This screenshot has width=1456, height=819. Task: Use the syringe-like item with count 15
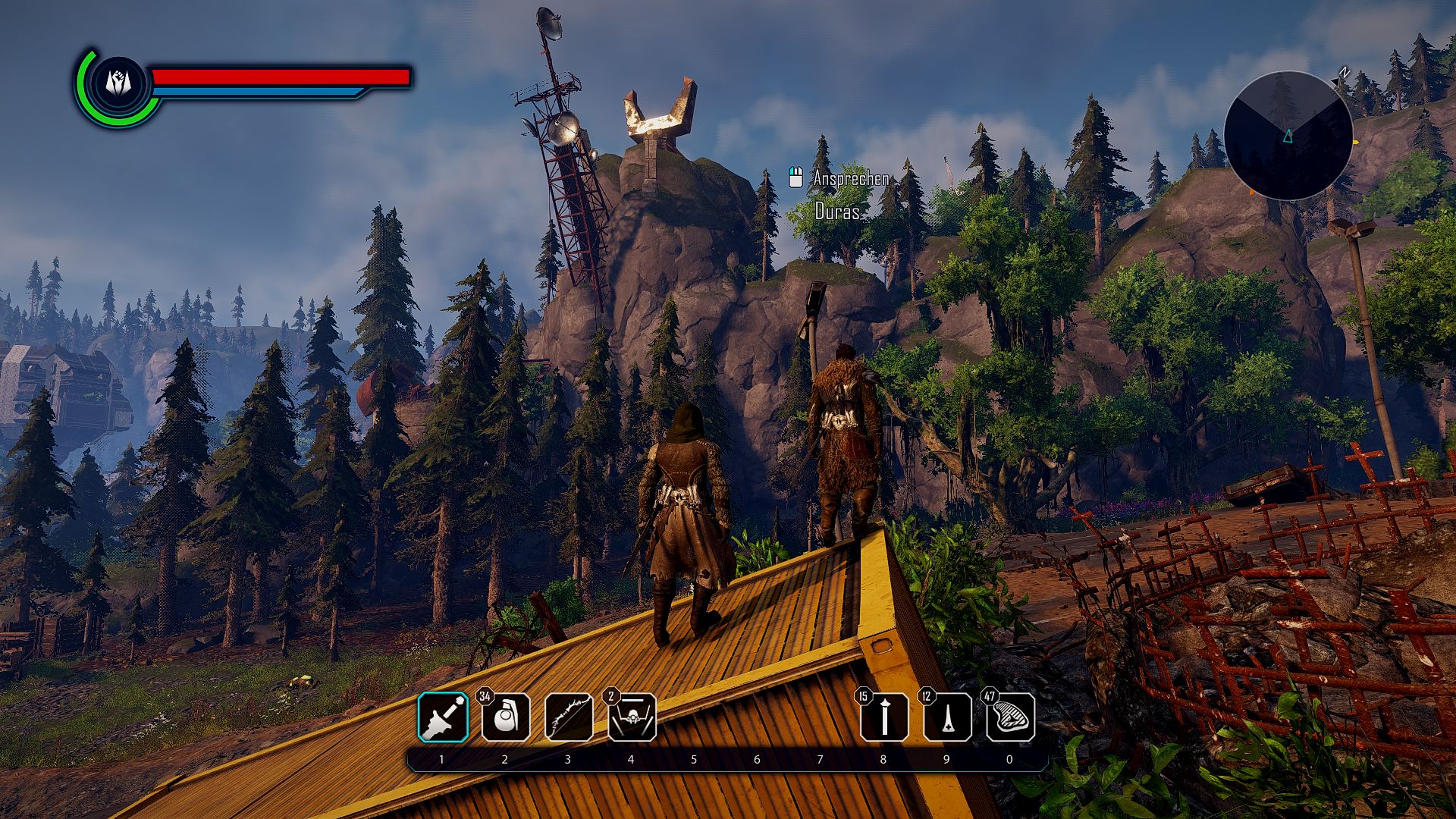884,717
